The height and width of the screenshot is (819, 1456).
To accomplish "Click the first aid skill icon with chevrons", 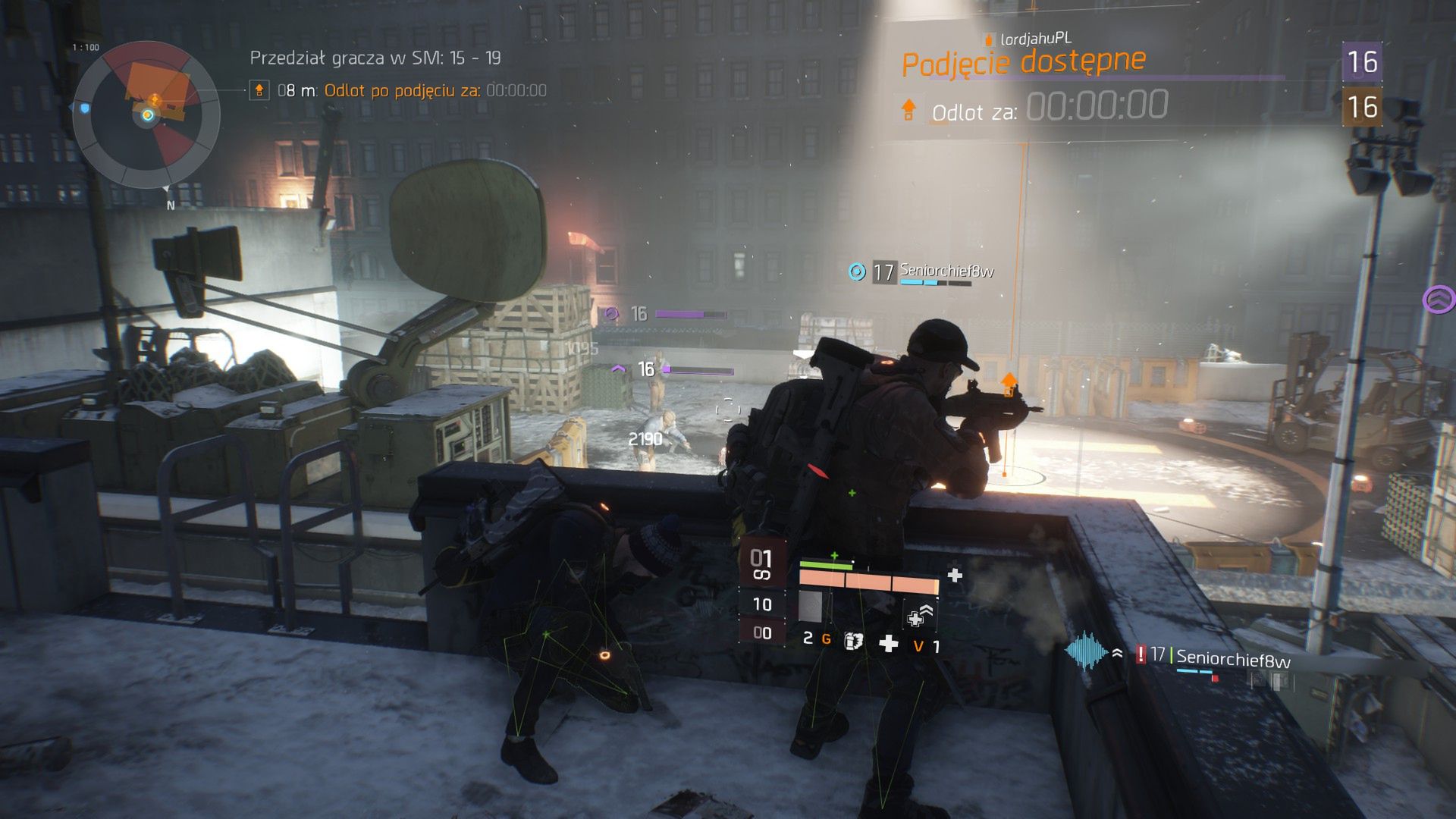I will pyautogui.click(x=920, y=616).
